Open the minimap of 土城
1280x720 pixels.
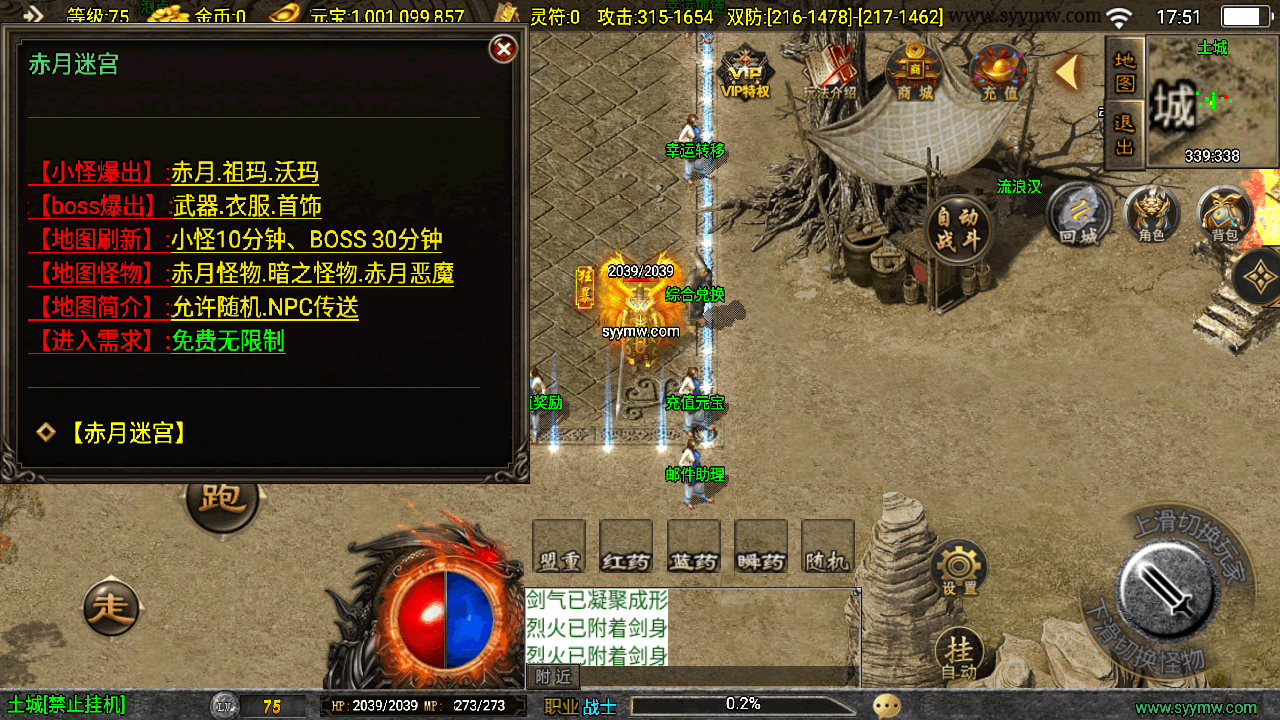[1212, 100]
